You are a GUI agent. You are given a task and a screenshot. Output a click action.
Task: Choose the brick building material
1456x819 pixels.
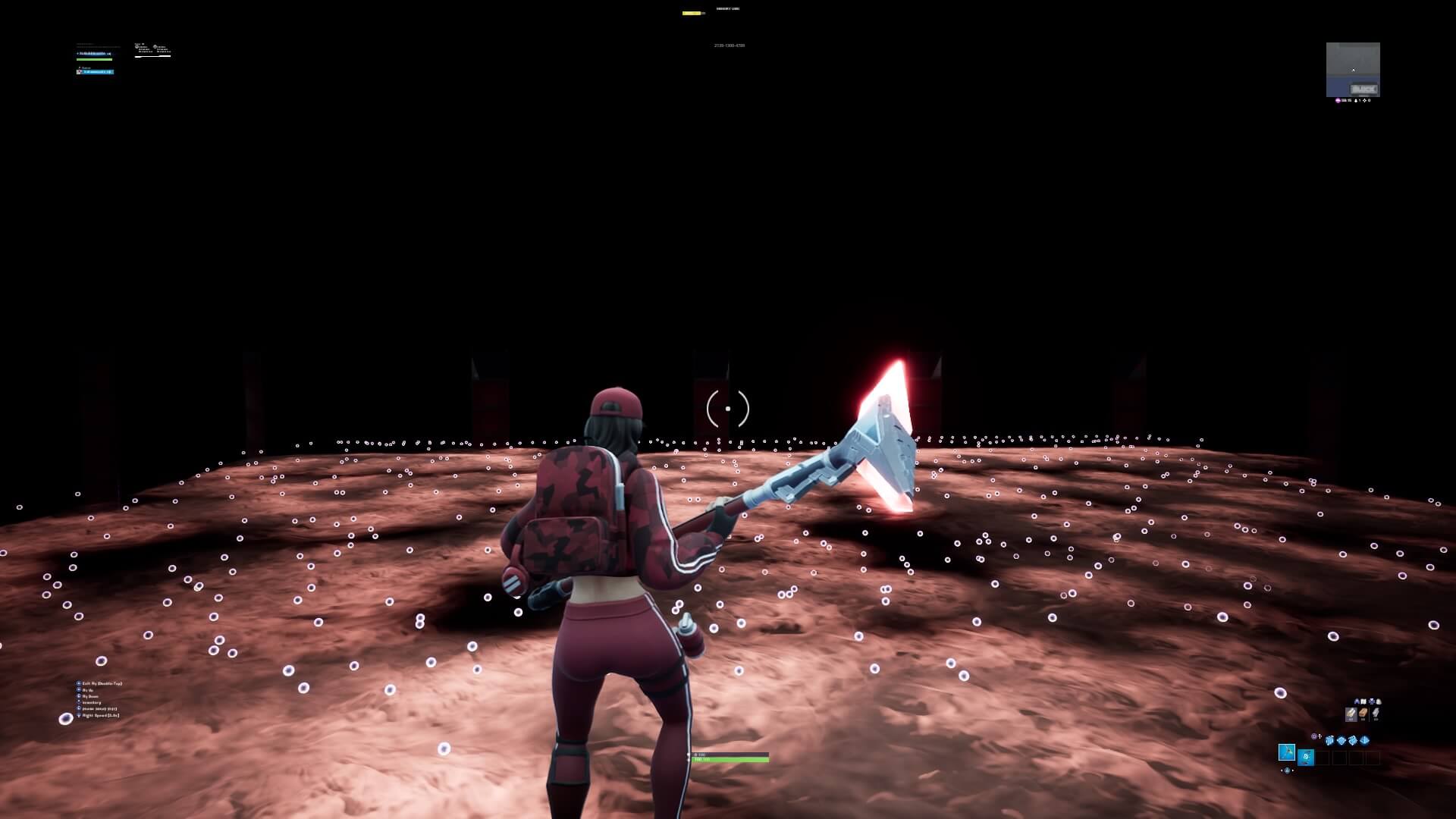(x=1363, y=714)
